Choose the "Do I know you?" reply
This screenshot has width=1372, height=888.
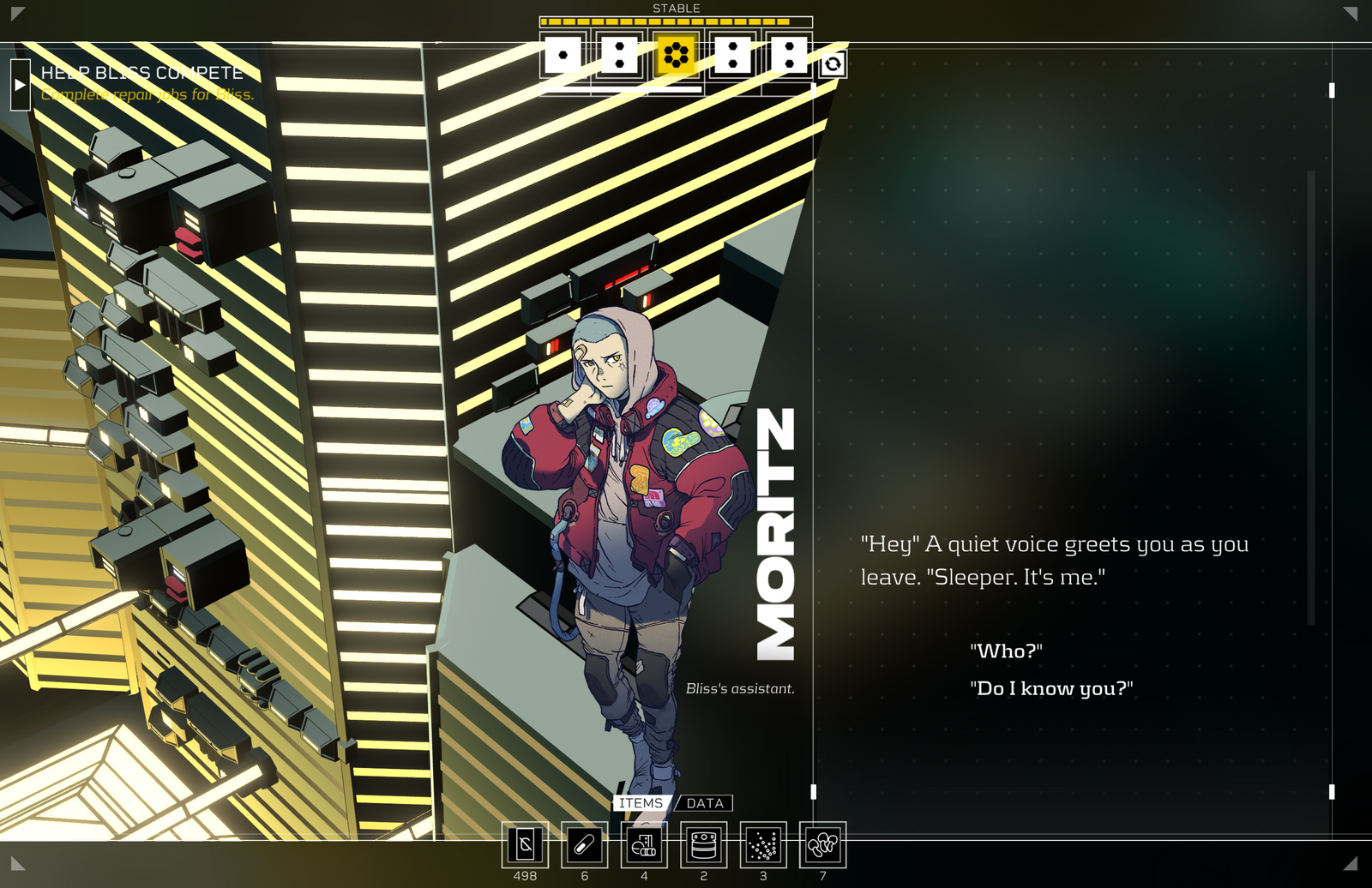click(x=1051, y=689)
